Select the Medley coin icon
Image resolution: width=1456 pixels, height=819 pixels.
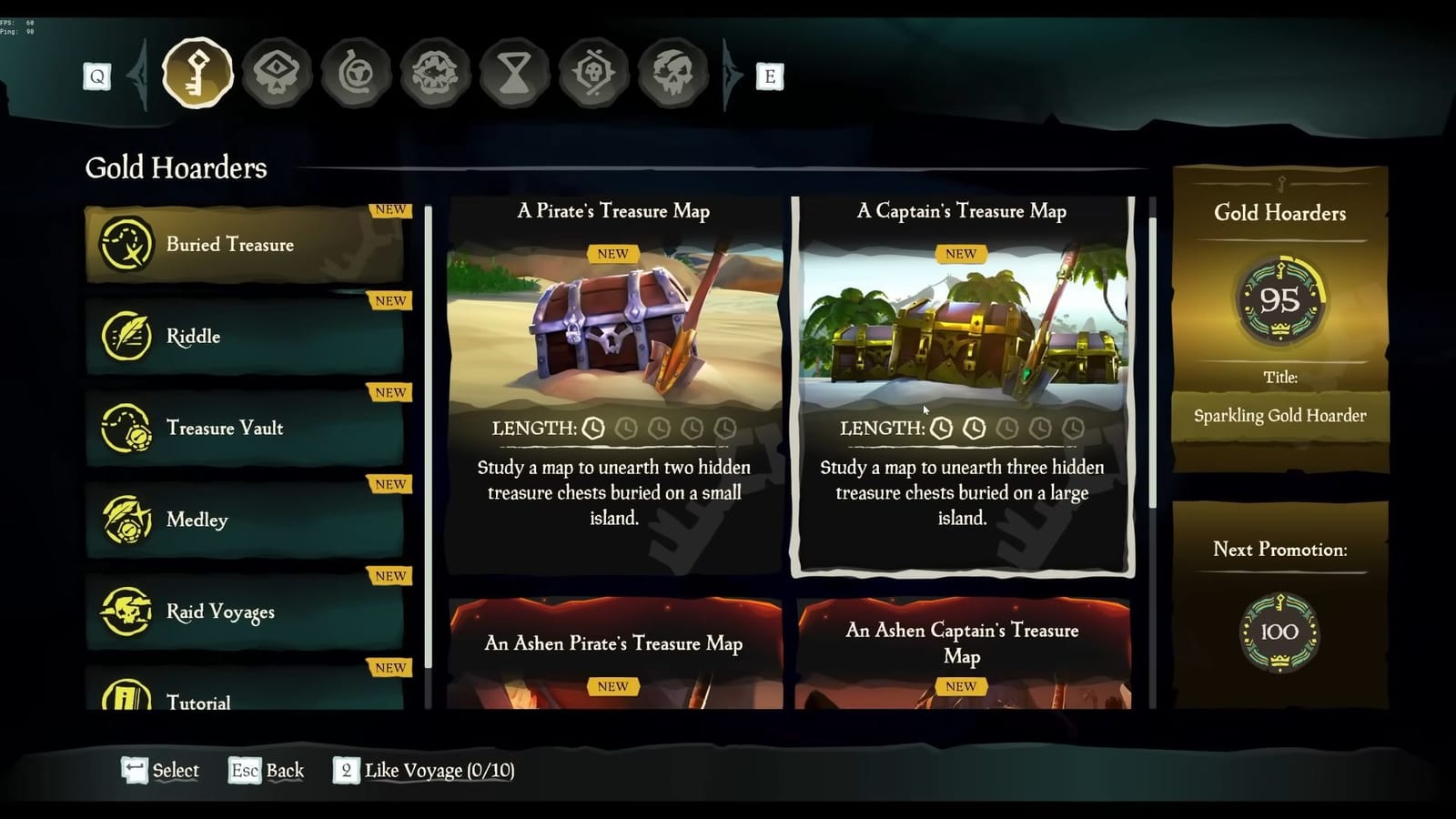127,520
